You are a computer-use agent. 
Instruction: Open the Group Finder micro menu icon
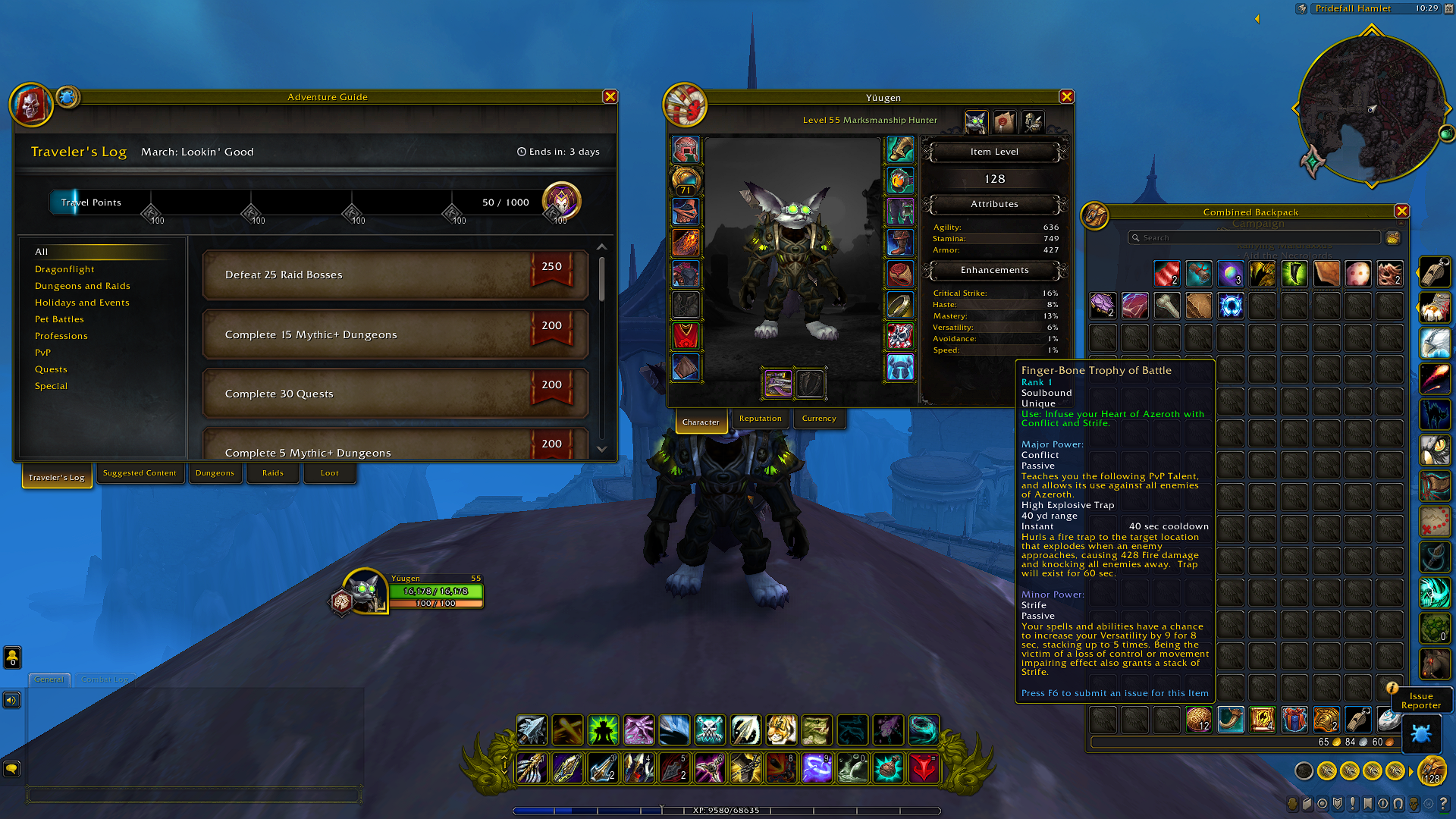(1382, 802)
